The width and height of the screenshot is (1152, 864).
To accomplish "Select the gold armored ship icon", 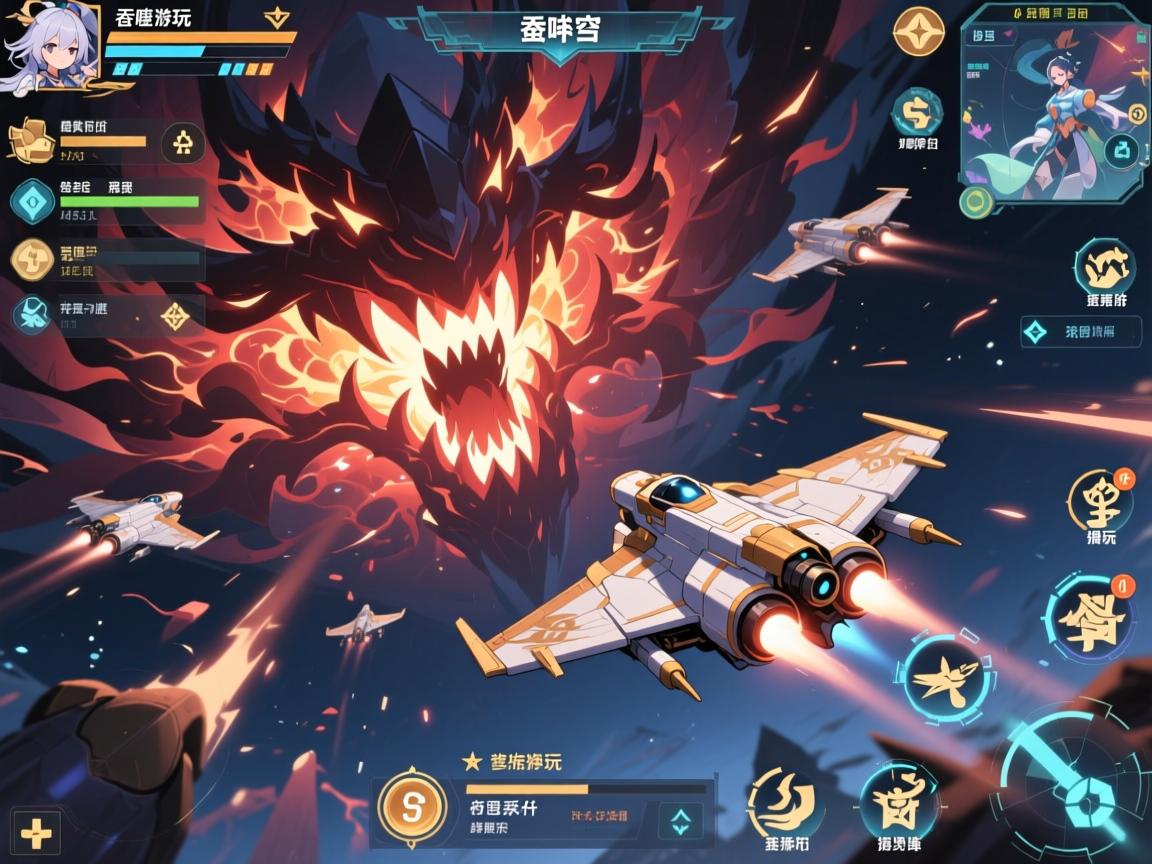I will [30, 140].
